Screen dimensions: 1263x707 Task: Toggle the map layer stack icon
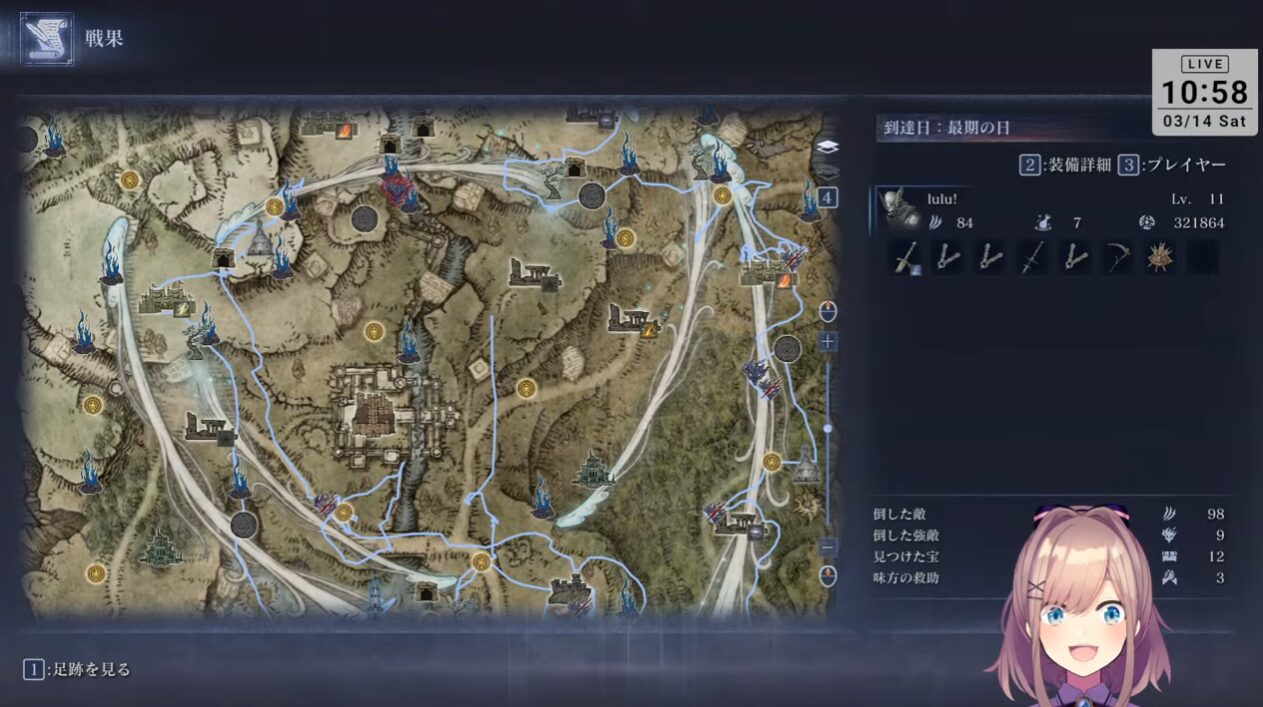tap(828, 147)
